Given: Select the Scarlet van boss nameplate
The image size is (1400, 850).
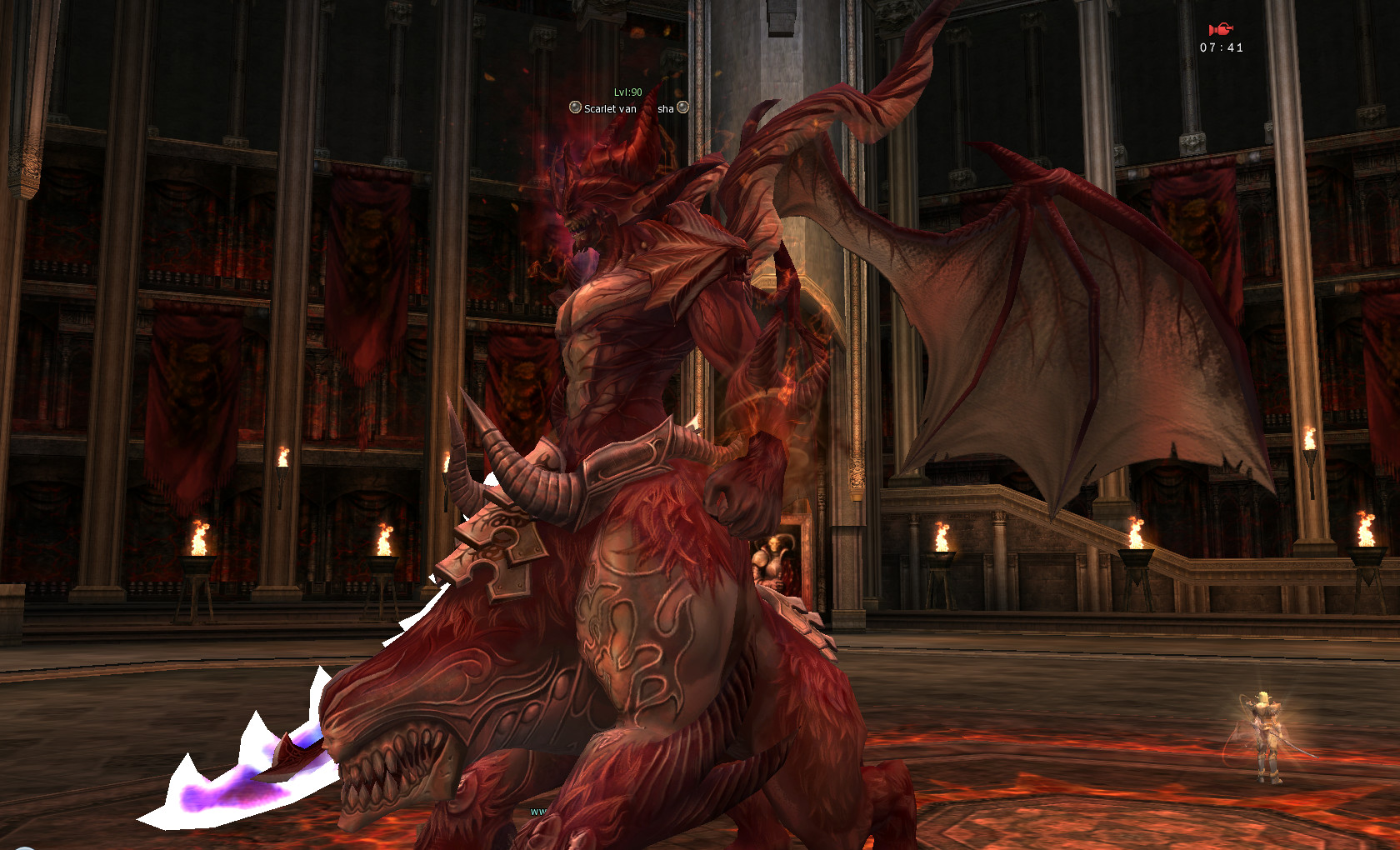Looking at the screenshot, I should [x=628, y=108].
